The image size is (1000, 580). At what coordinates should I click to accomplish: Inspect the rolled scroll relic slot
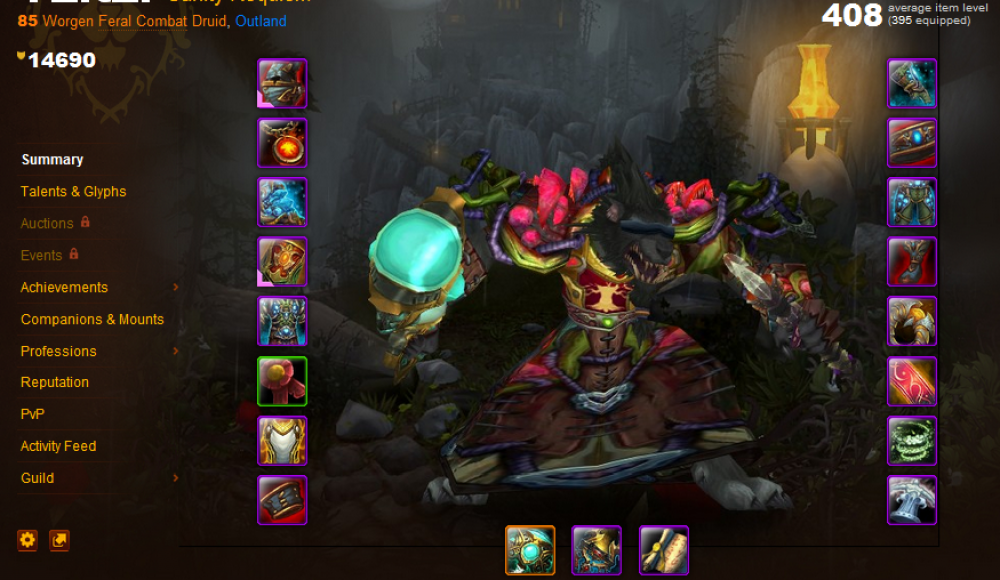tap(664, 550)
